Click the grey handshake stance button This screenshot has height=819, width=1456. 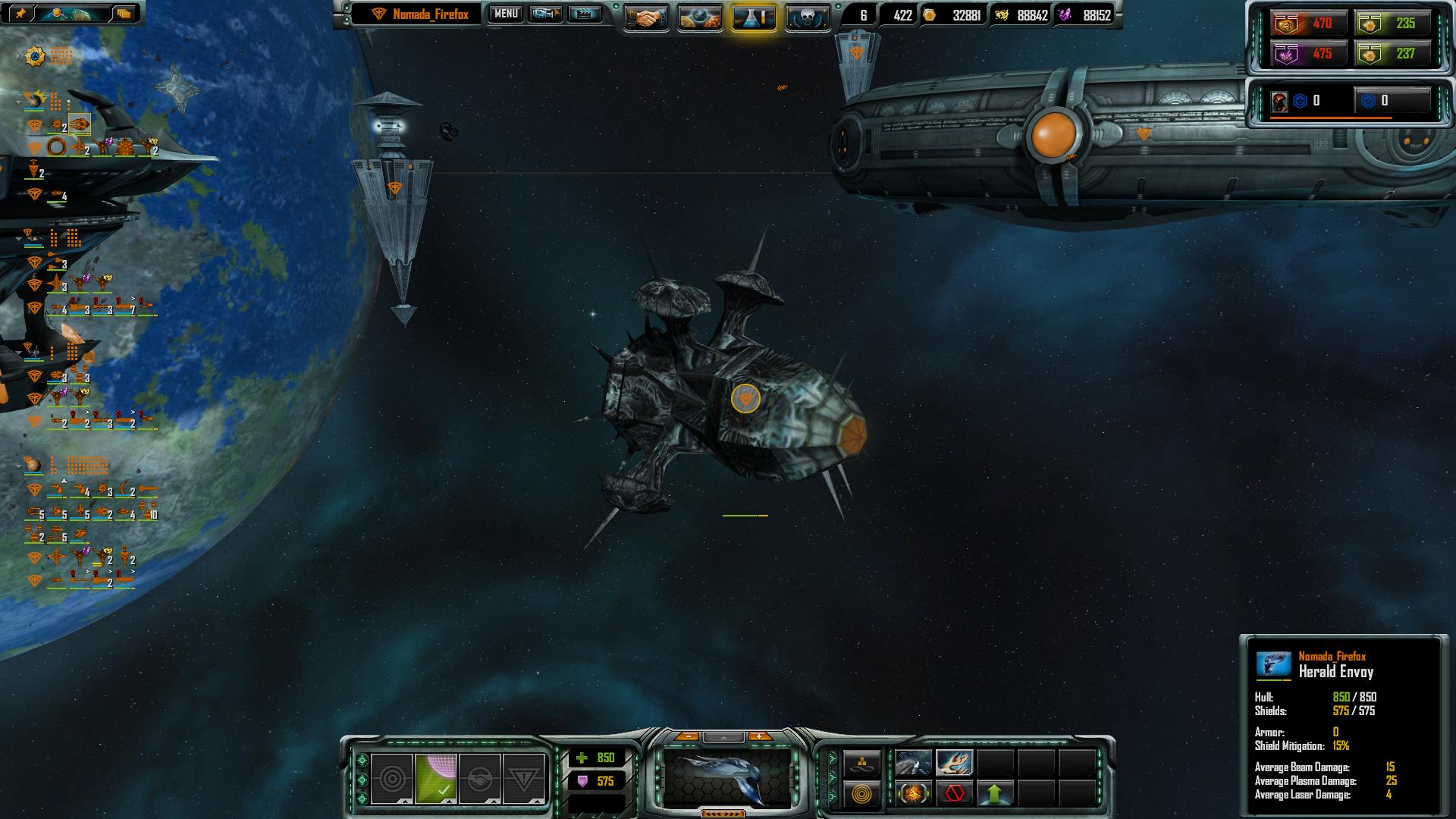[x=479, y=779]
